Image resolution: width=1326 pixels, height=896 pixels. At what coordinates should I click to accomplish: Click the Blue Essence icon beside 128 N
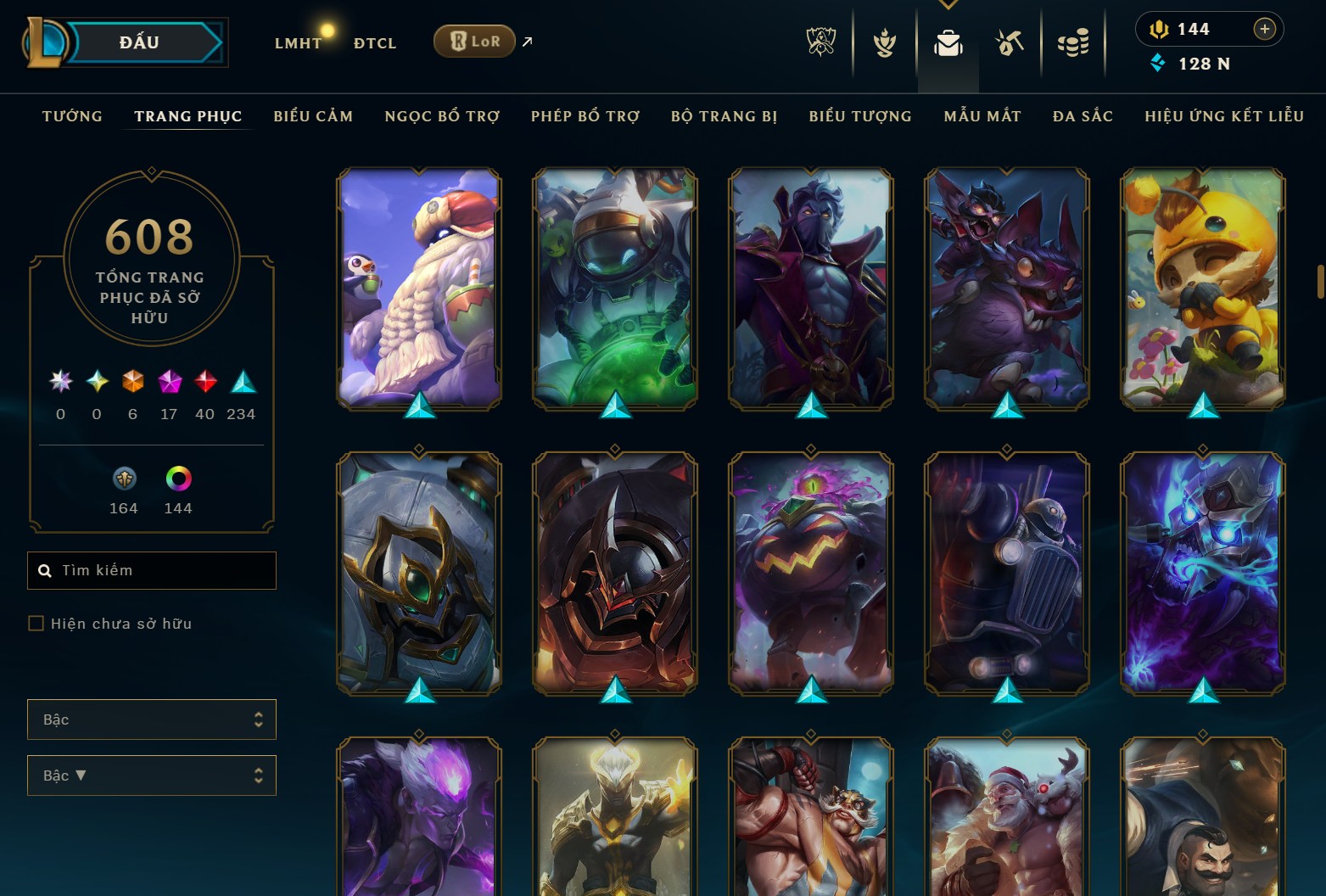tap(1159, 63)
